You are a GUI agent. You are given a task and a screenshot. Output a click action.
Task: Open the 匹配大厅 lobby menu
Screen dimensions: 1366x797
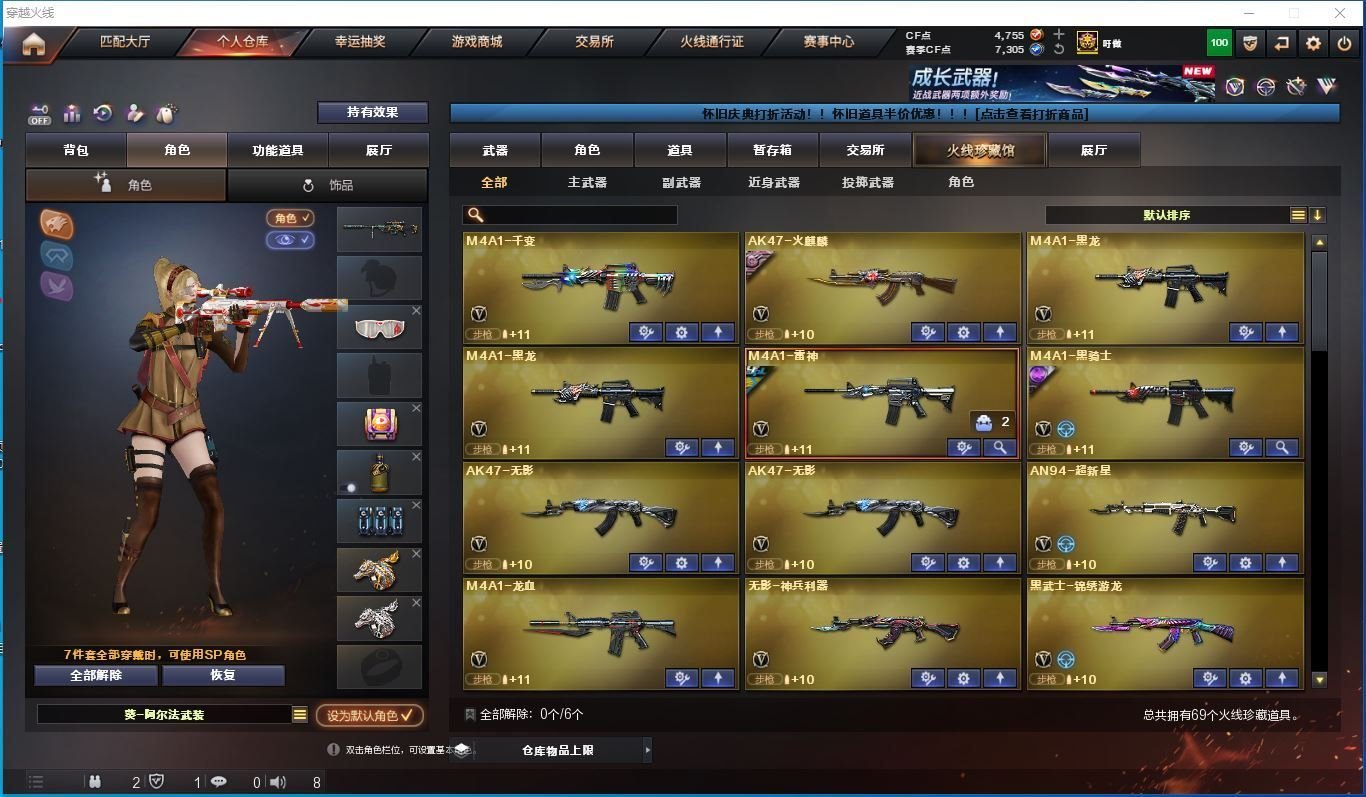[125, 42]
